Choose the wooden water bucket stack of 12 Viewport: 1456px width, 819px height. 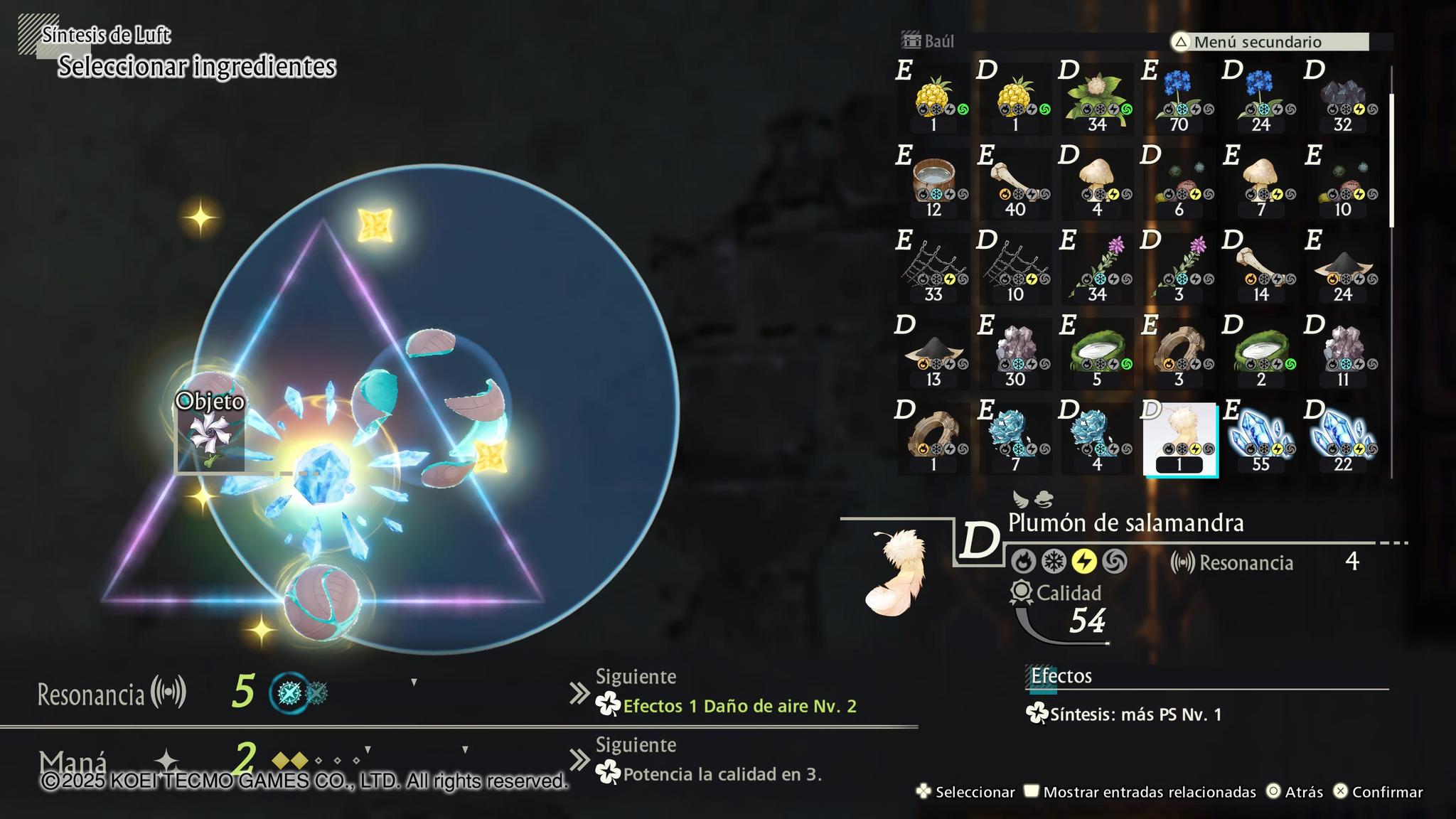(x=933, y=183)
